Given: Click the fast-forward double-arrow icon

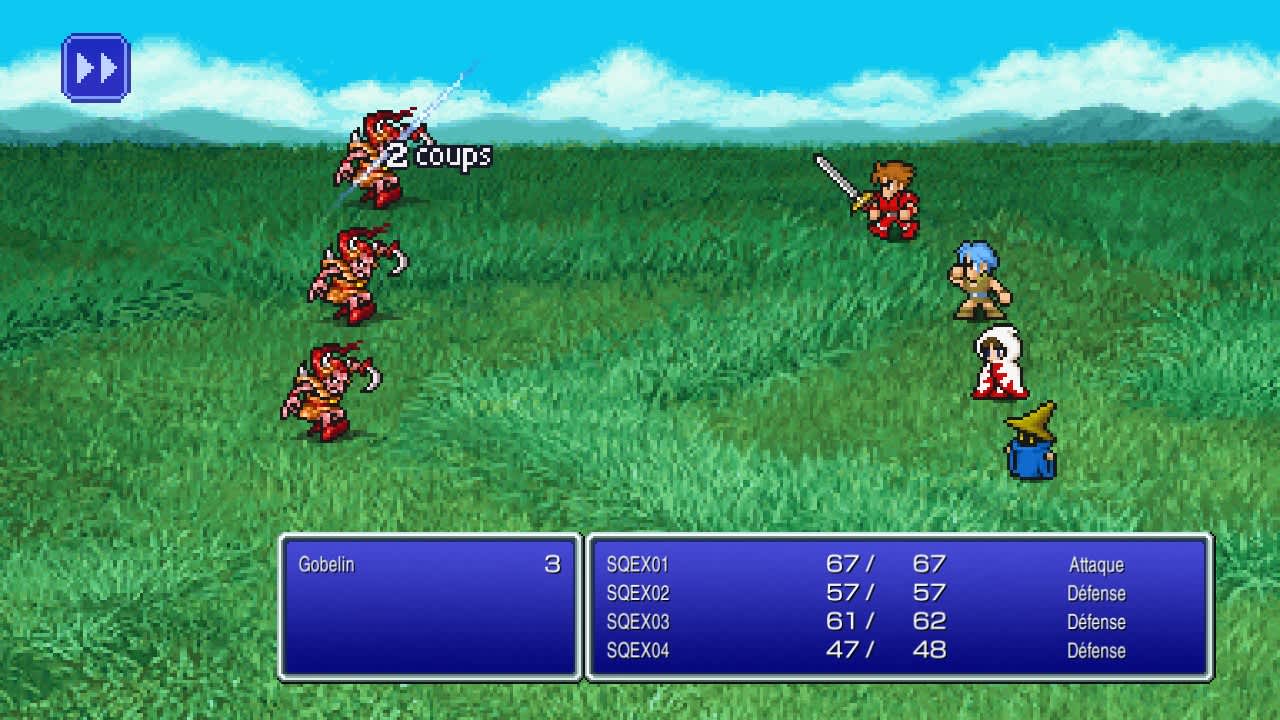Looking at the screenshot, I should click(x=95, y=66).
